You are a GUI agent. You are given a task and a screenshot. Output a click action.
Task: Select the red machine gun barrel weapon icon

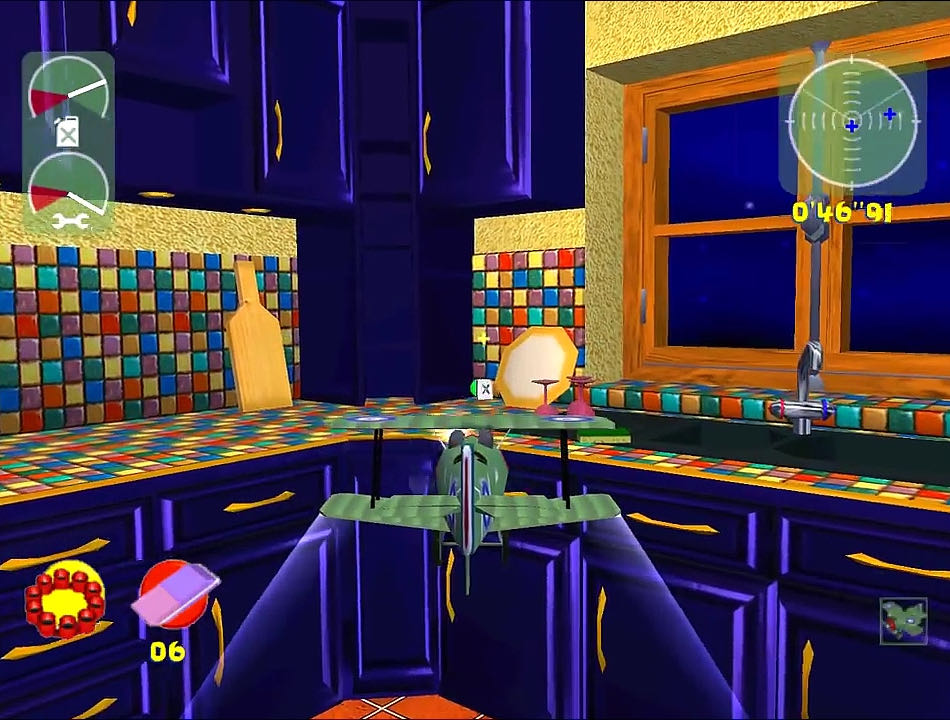coord(65,598)
